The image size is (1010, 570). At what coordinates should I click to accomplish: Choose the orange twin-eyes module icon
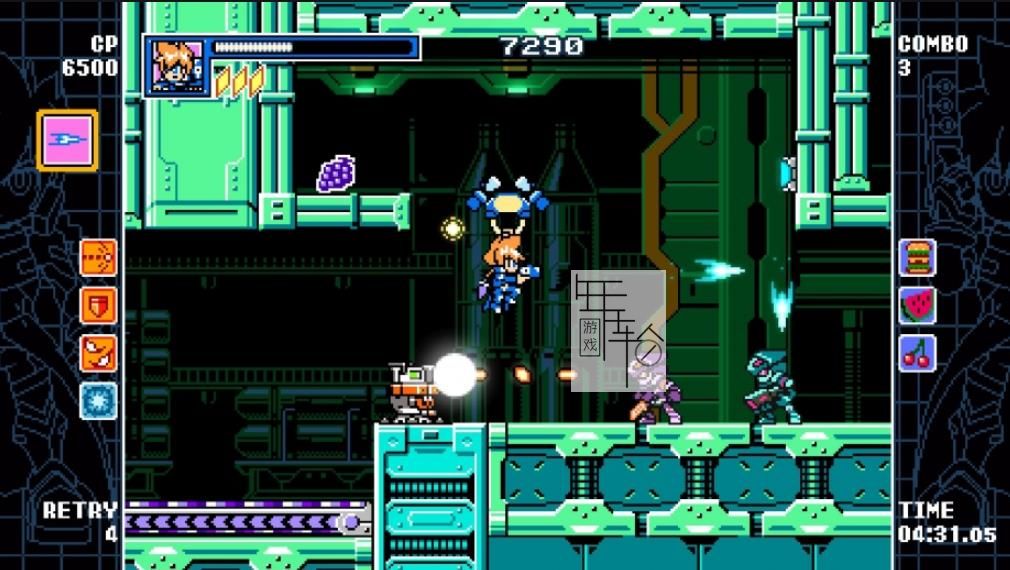pyautogui.click(x=98, y=353)
